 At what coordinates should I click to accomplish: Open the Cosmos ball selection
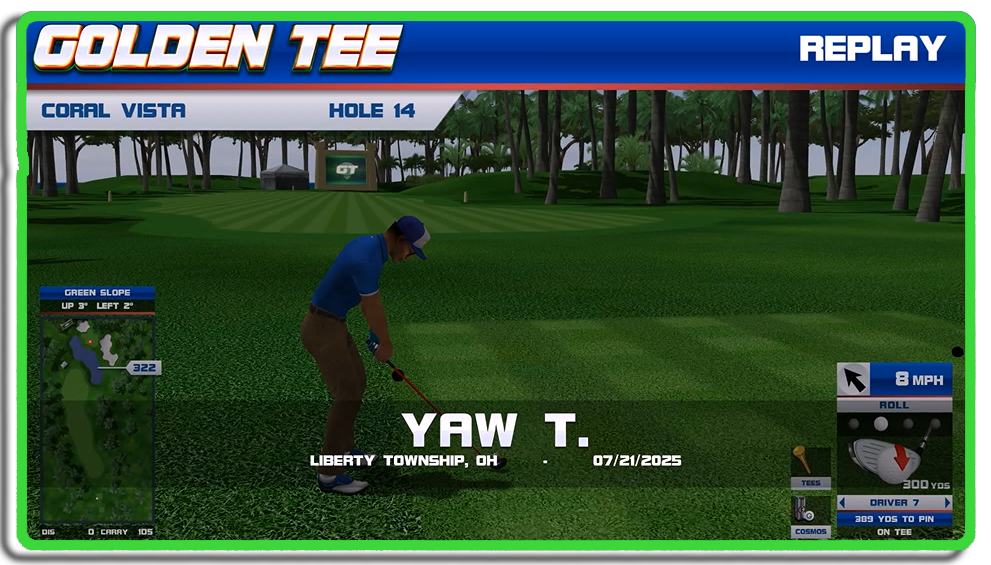[810, 516]
